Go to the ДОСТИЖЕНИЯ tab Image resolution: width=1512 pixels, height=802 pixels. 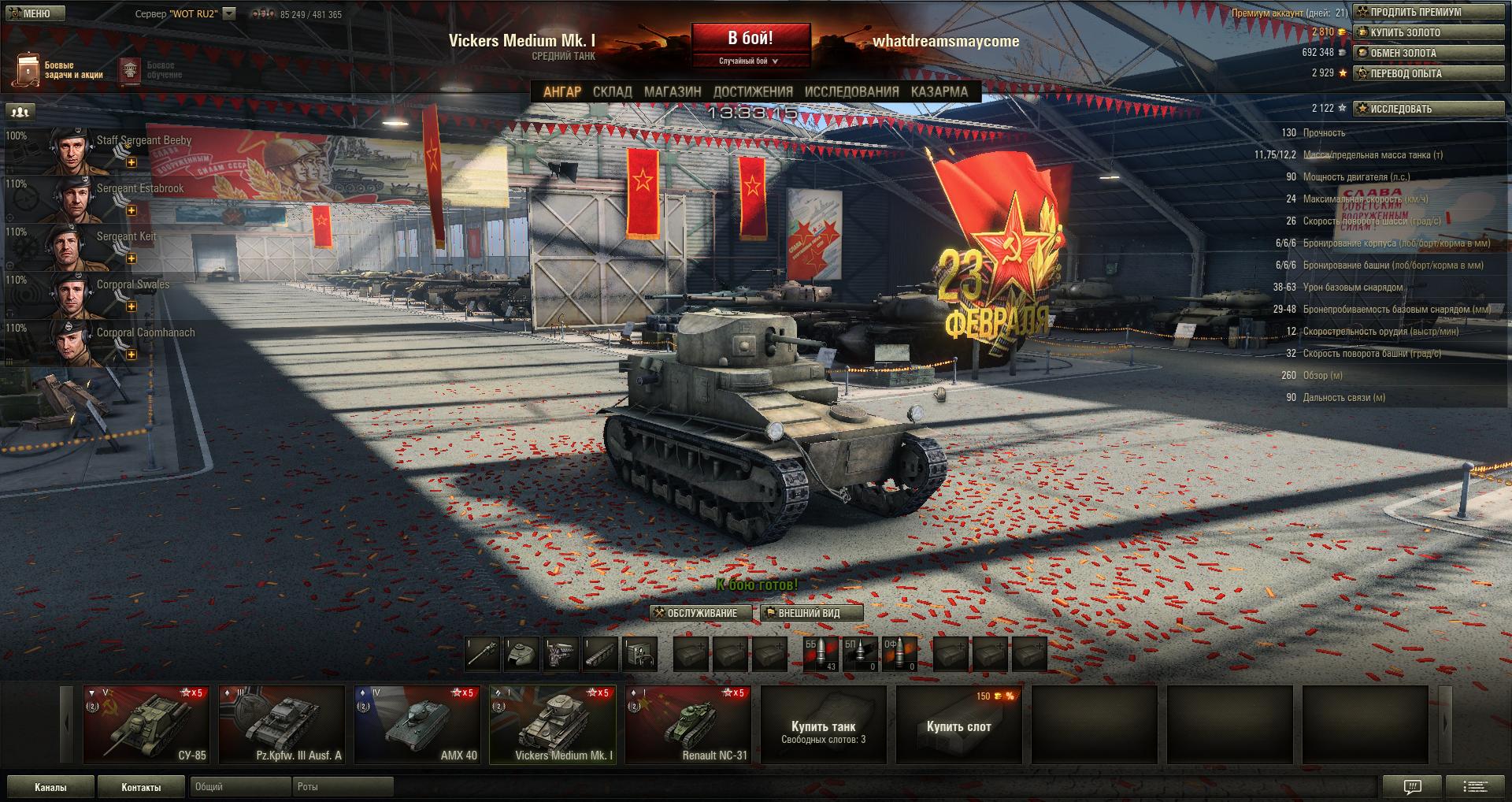point(753,91)
